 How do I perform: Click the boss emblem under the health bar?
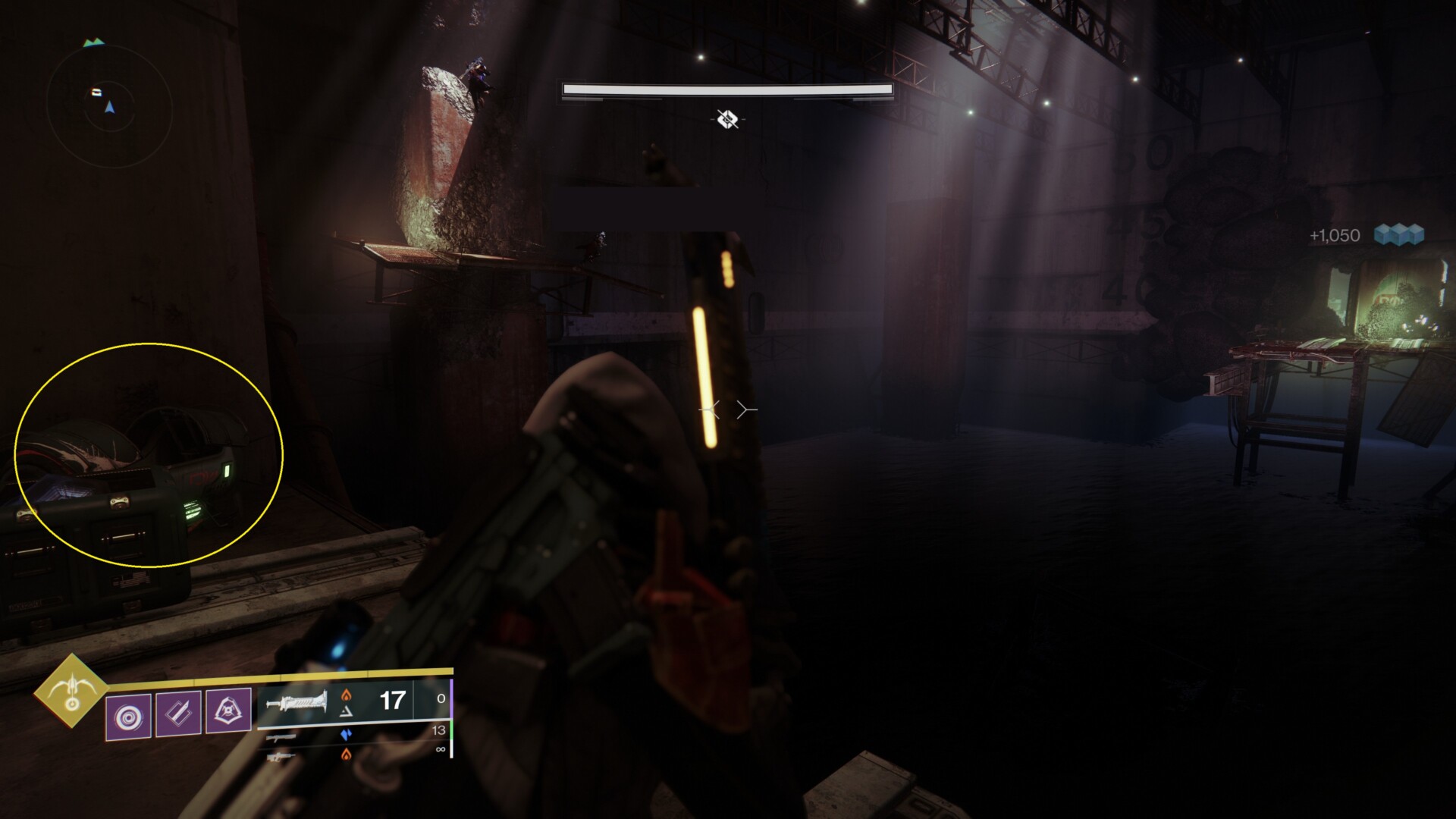tap(727, 118)
